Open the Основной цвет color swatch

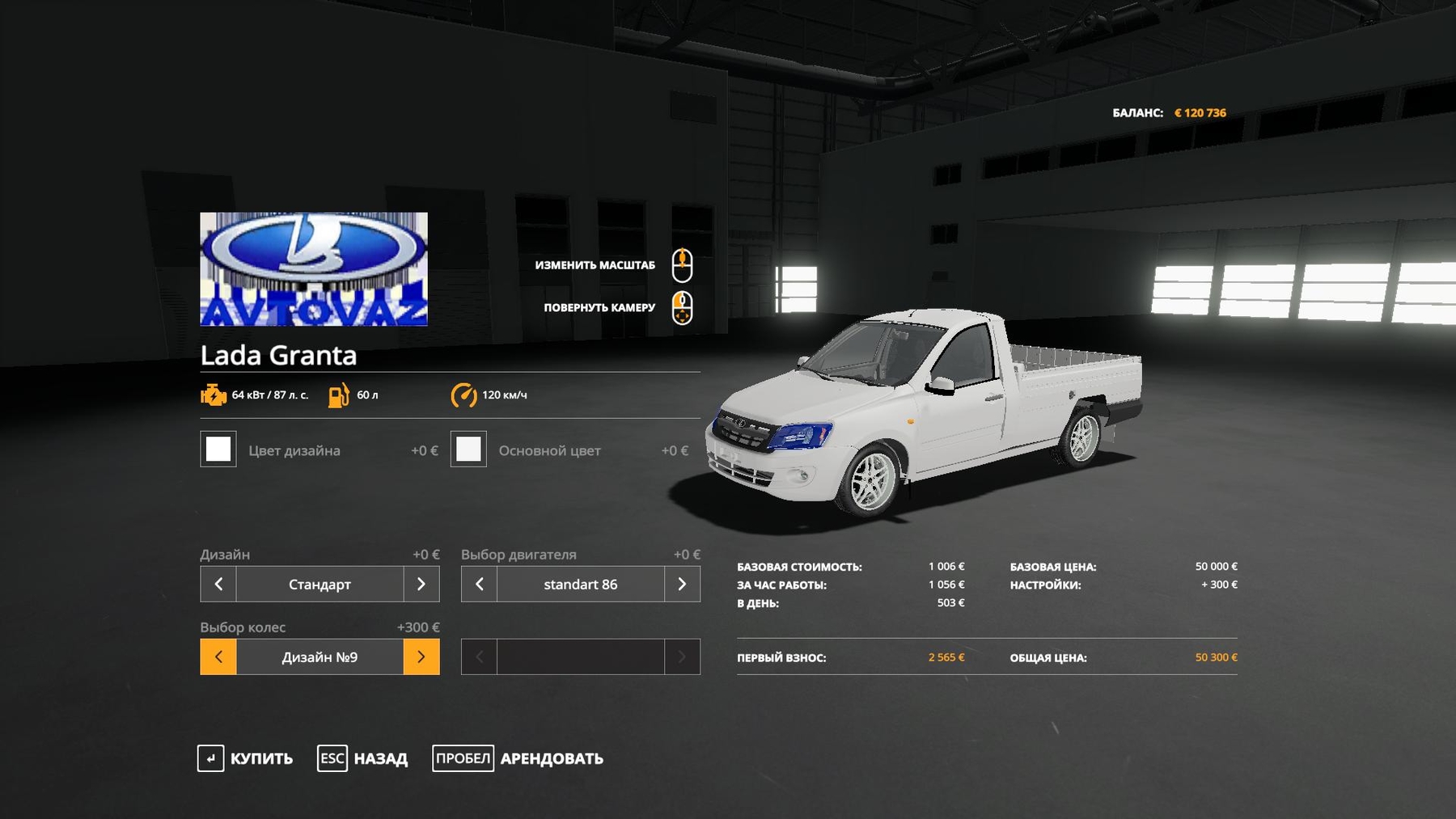[468, 450]
